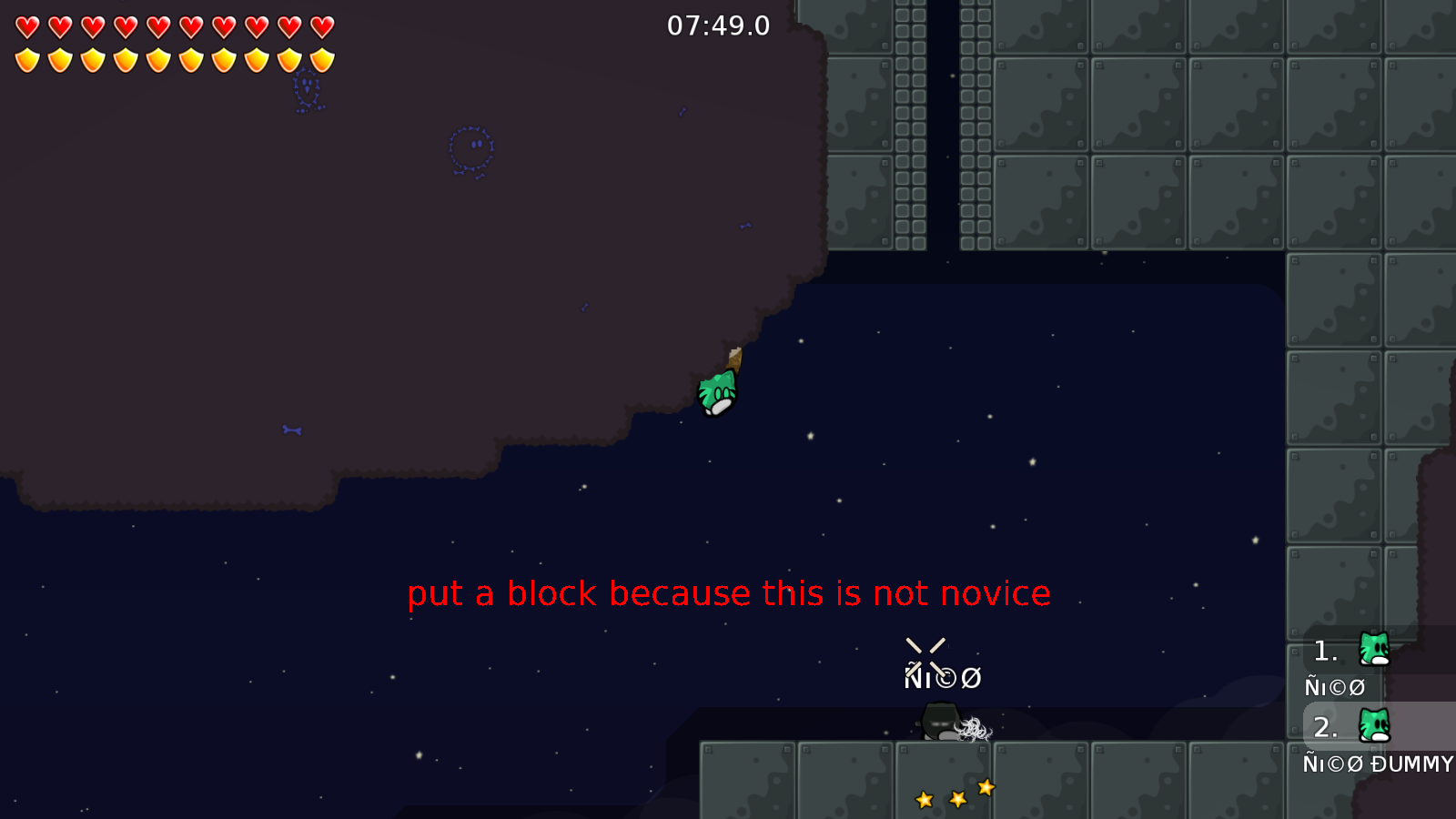The image size is (1456, 819).
Task: Select the green tee standing on the cliff edge
Action: [x=716, y=391]
